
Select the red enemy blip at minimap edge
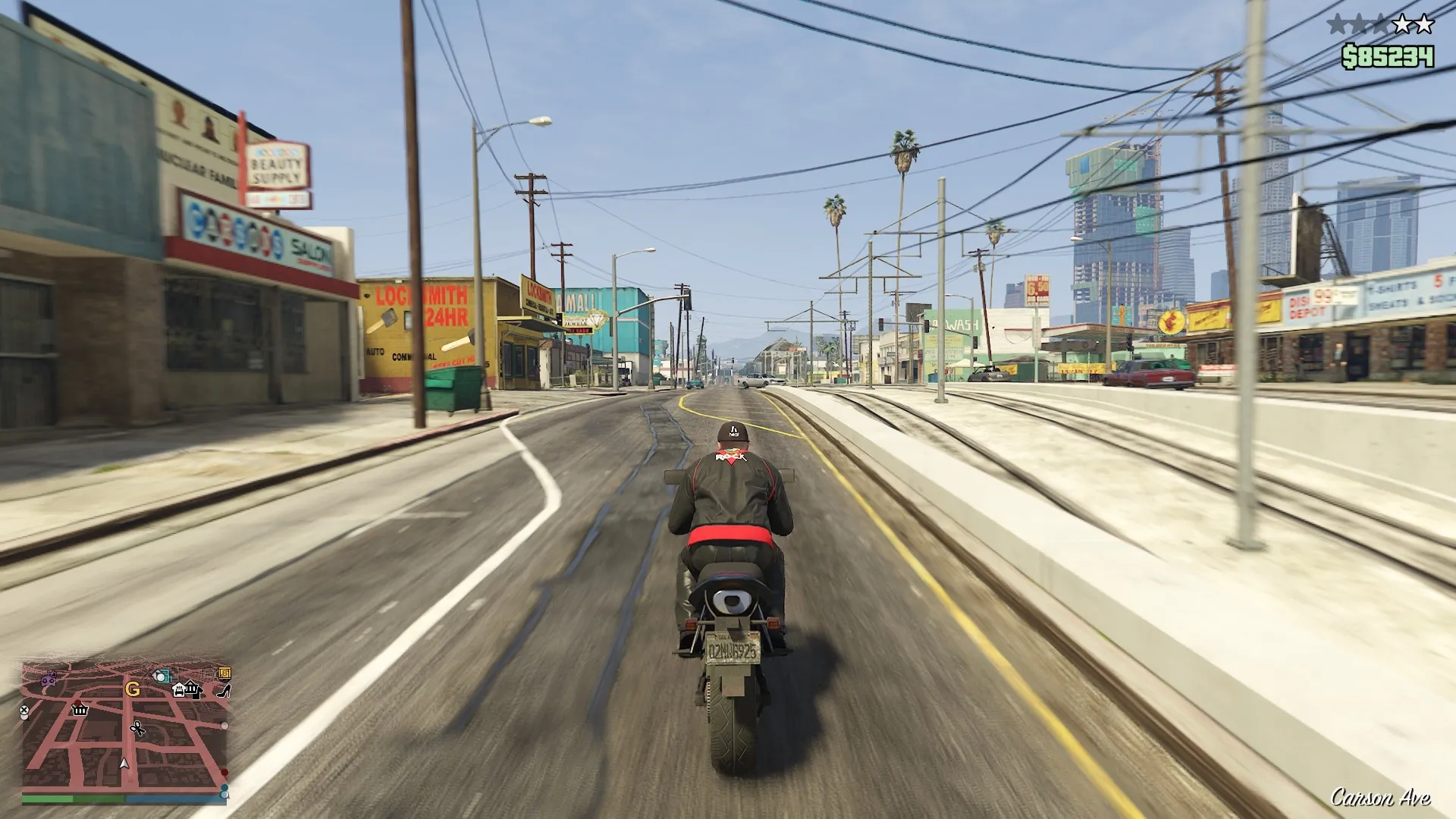[224, 773]
